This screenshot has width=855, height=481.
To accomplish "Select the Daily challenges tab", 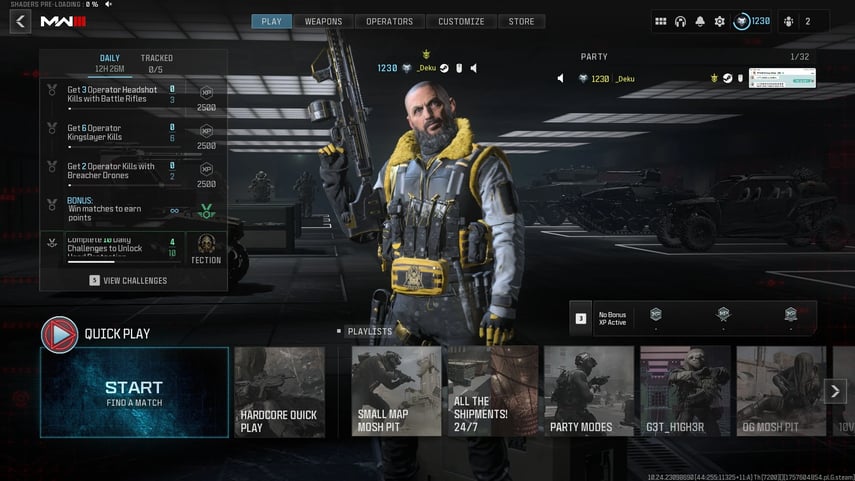I will tap(110, 63).
